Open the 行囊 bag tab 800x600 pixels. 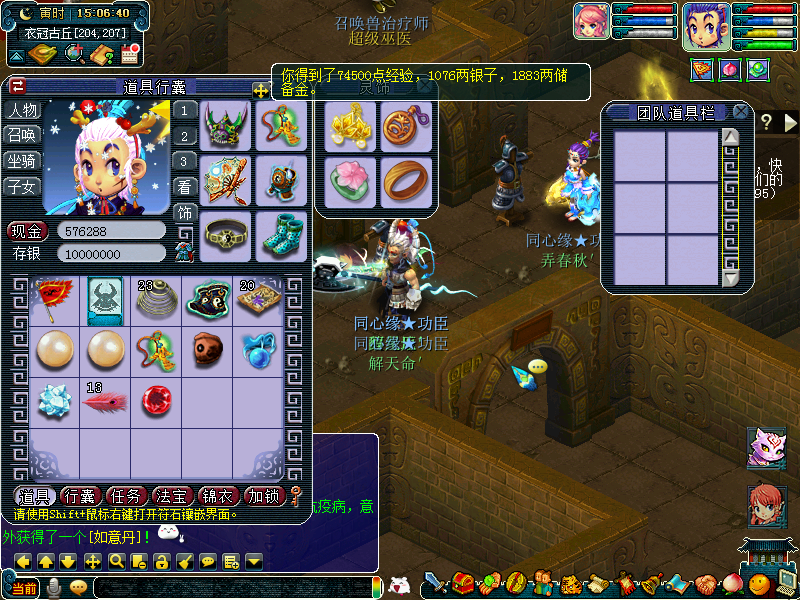(81, 495)
